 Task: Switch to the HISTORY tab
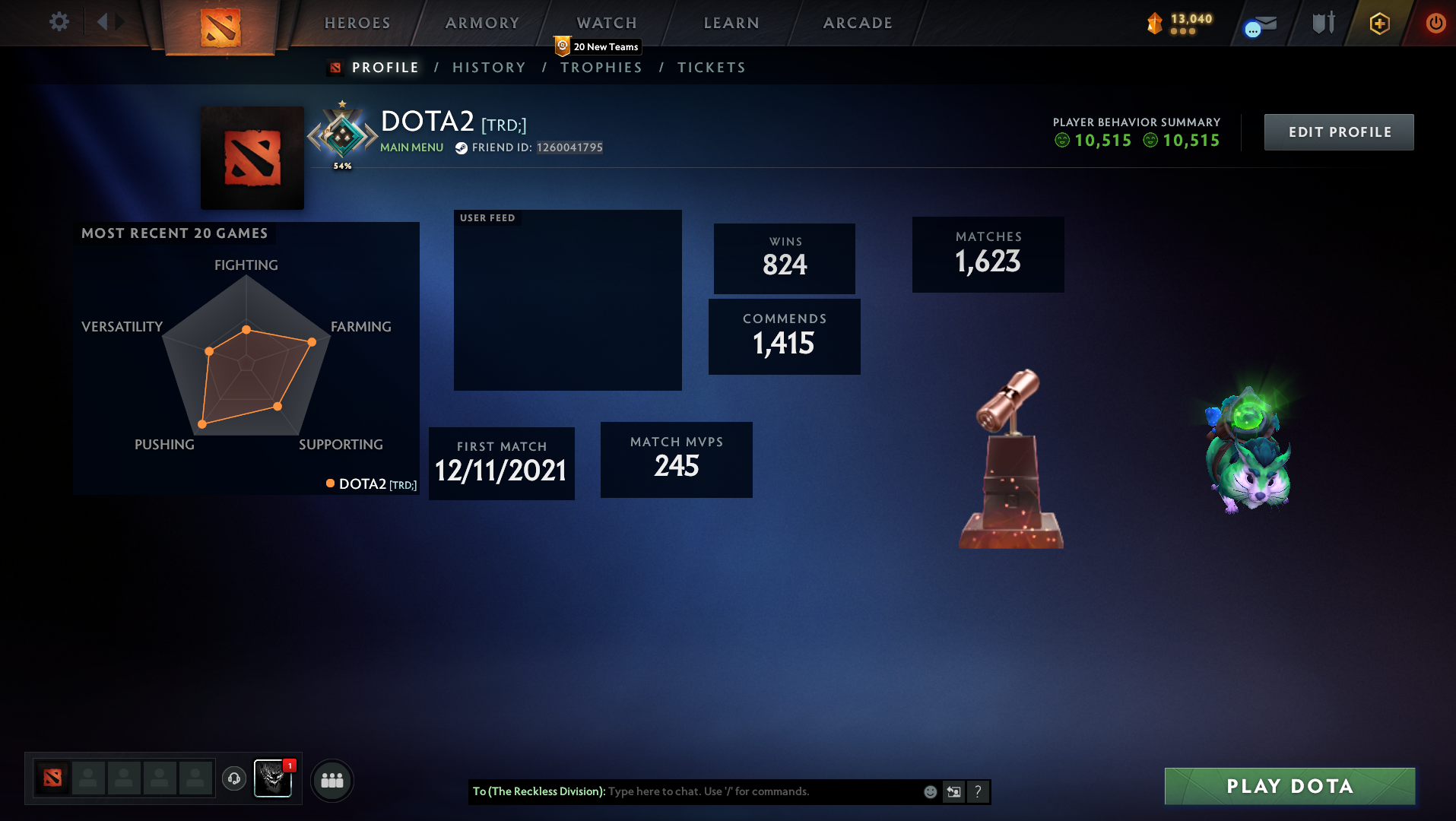[489, 68]
